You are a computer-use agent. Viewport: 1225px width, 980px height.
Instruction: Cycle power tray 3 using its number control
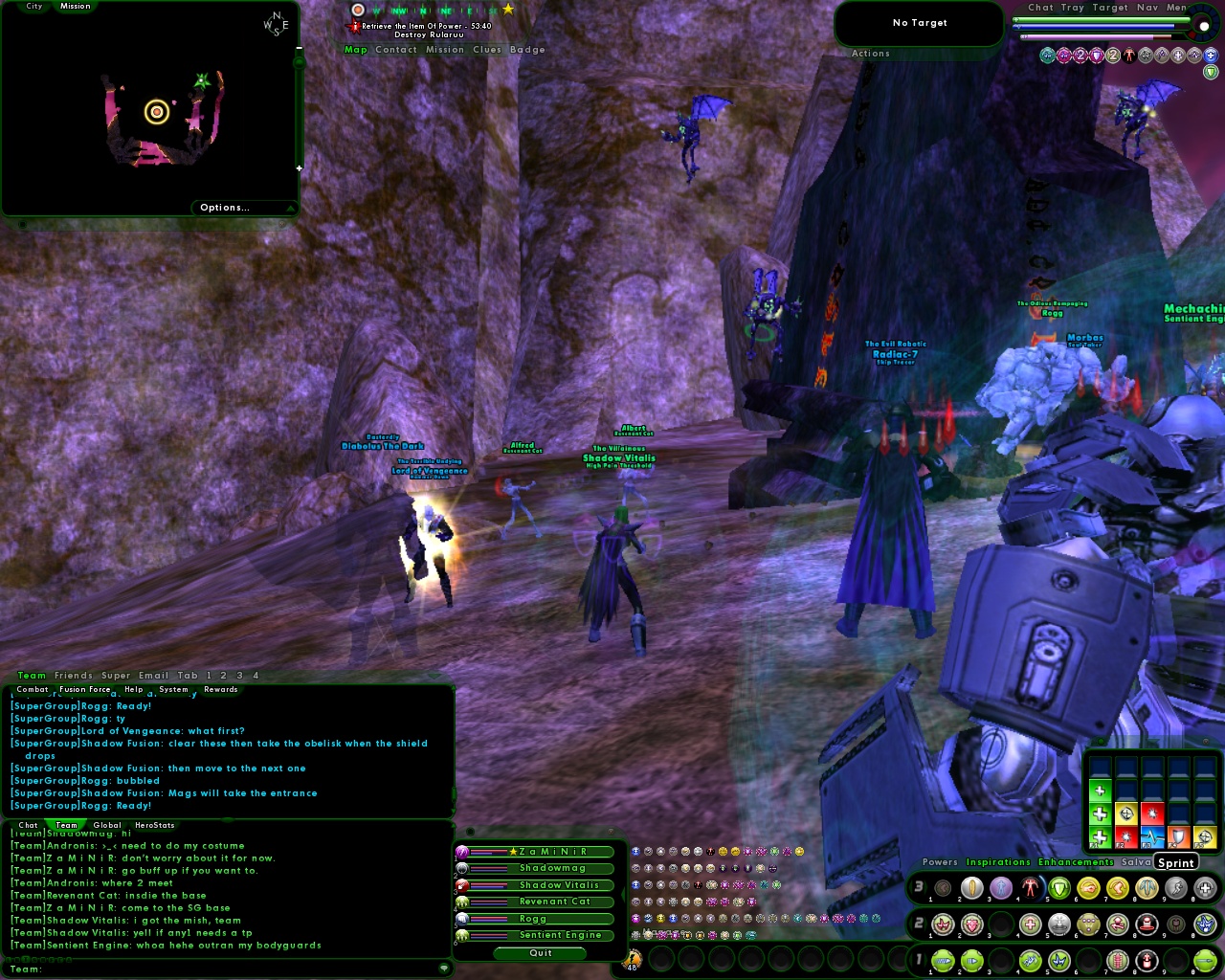click(x=918, y=887)
